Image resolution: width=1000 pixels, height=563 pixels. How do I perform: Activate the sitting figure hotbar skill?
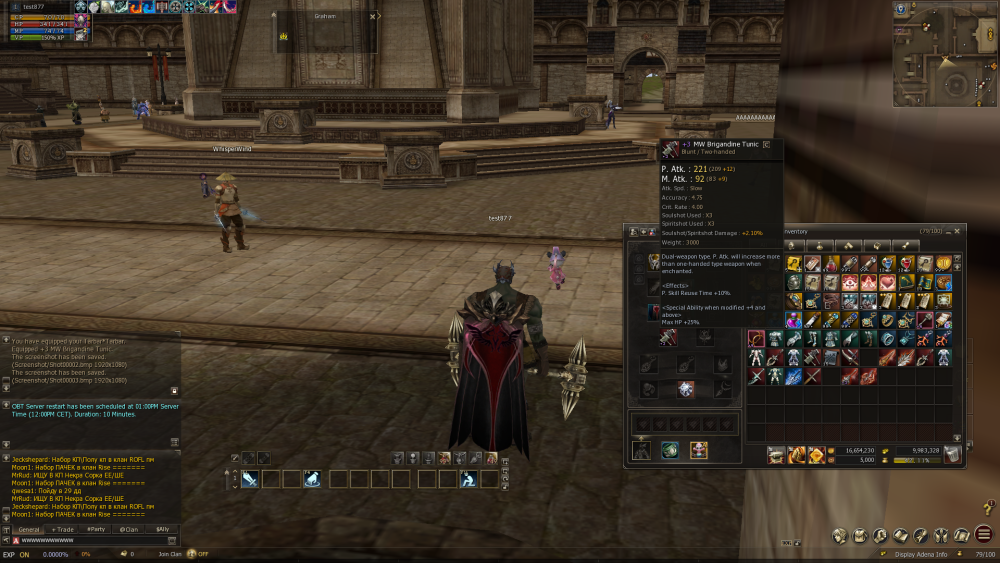(x=468, y=479)
